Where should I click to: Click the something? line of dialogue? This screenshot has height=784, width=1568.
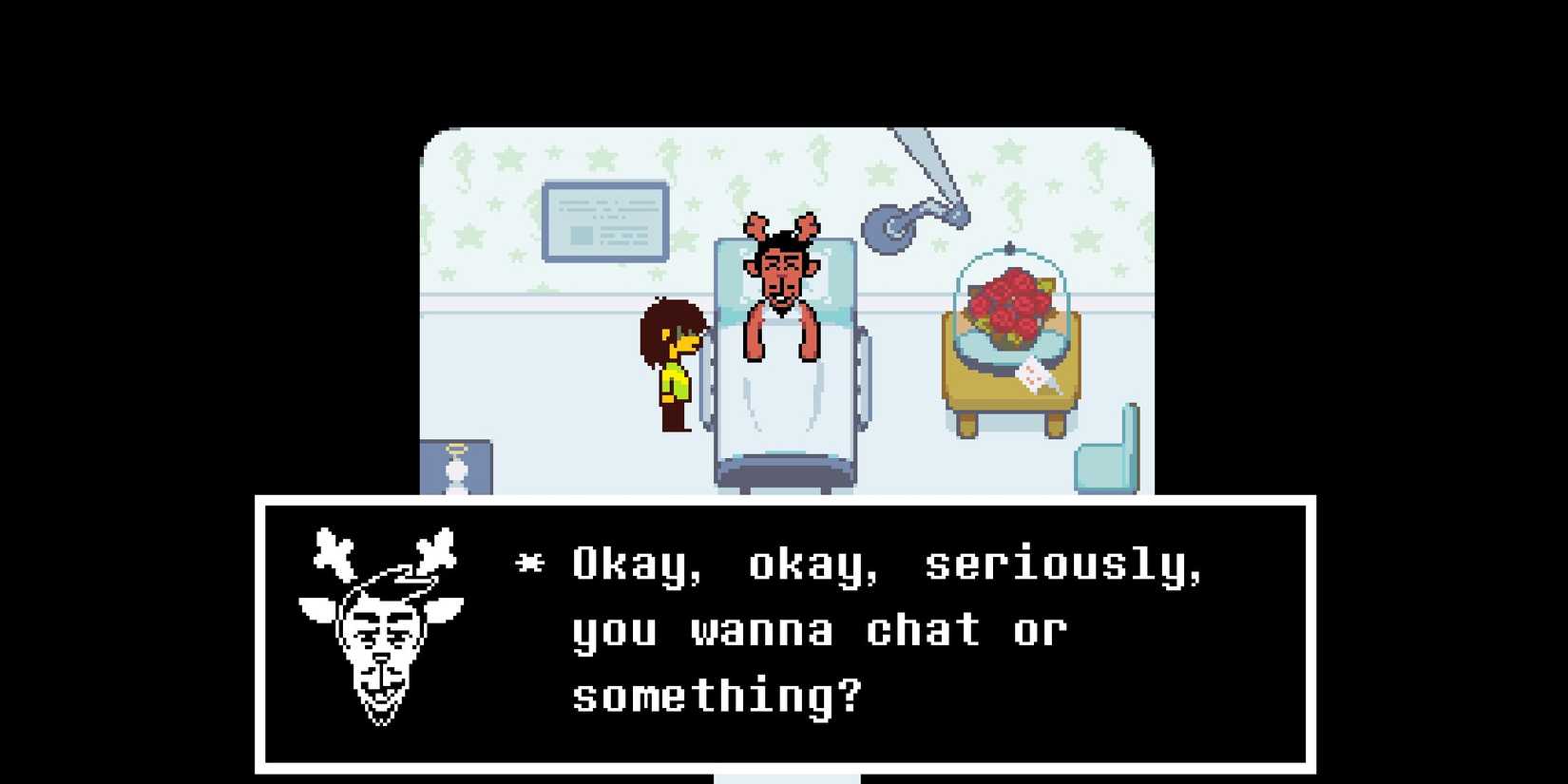point(717,696)
